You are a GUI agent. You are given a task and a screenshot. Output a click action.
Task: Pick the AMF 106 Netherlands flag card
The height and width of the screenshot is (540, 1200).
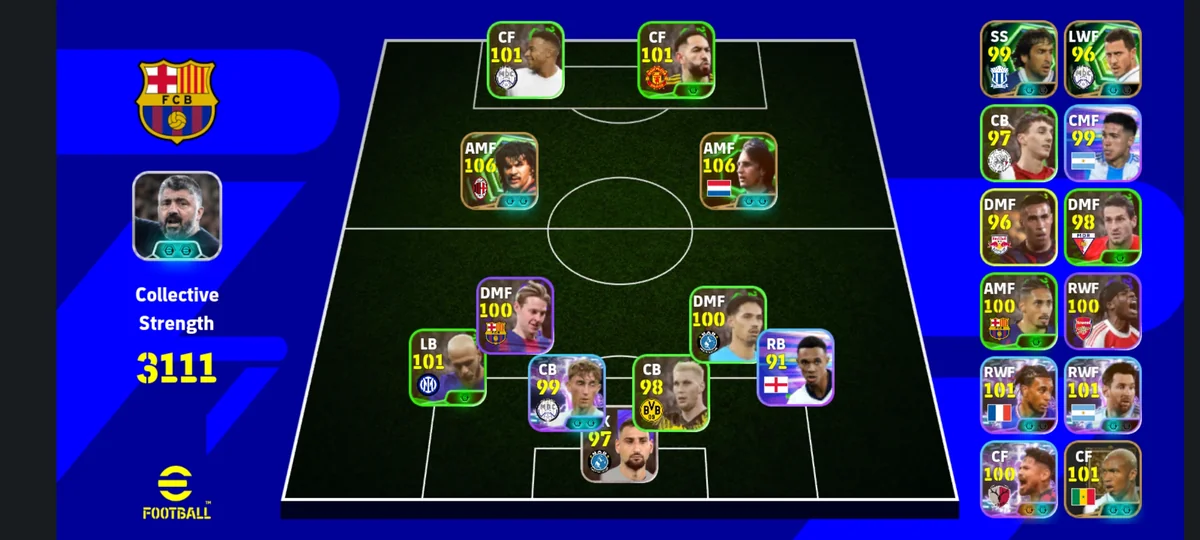click(738, 171)
